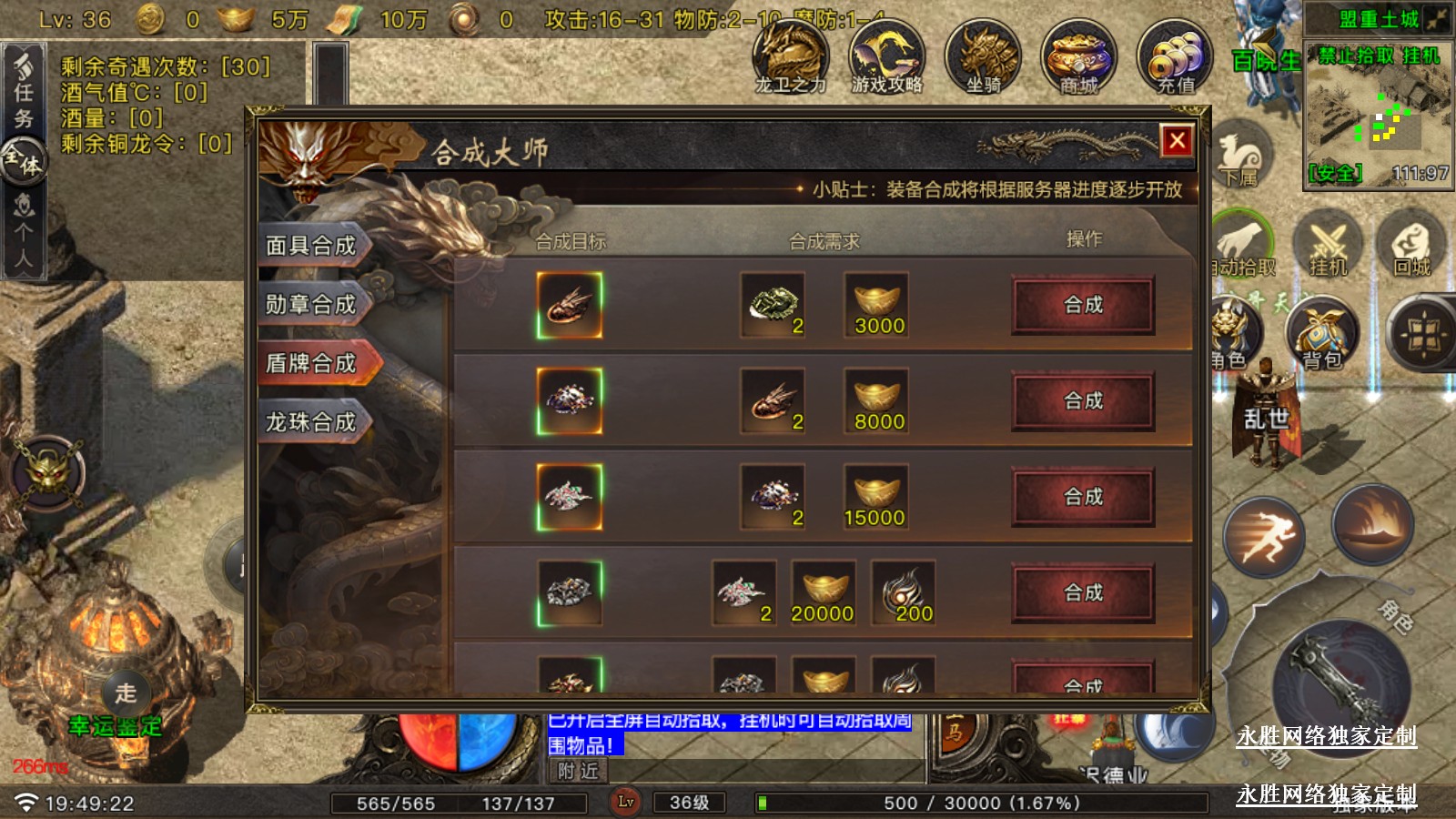Switch to 龙珠合成 tab
1456x819 pixels.
pyautogui.click(x=311, y=422)
